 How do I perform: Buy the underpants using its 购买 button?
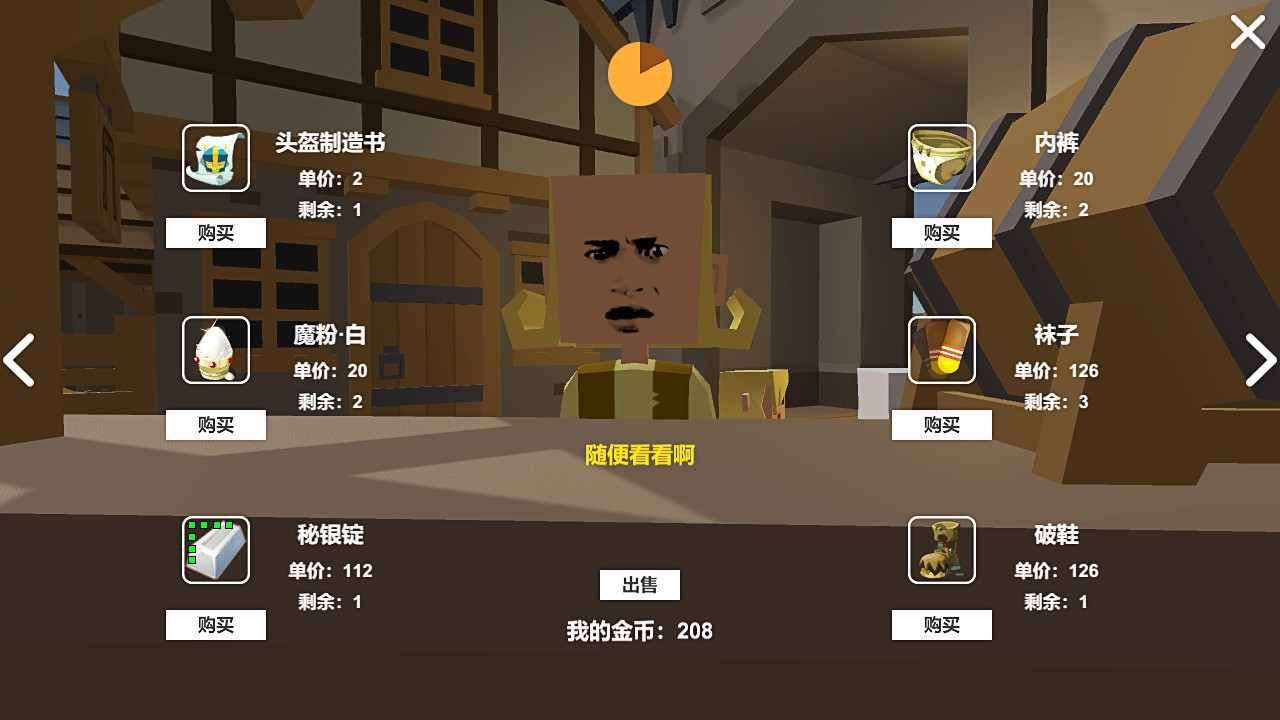[x=940, y=233]
